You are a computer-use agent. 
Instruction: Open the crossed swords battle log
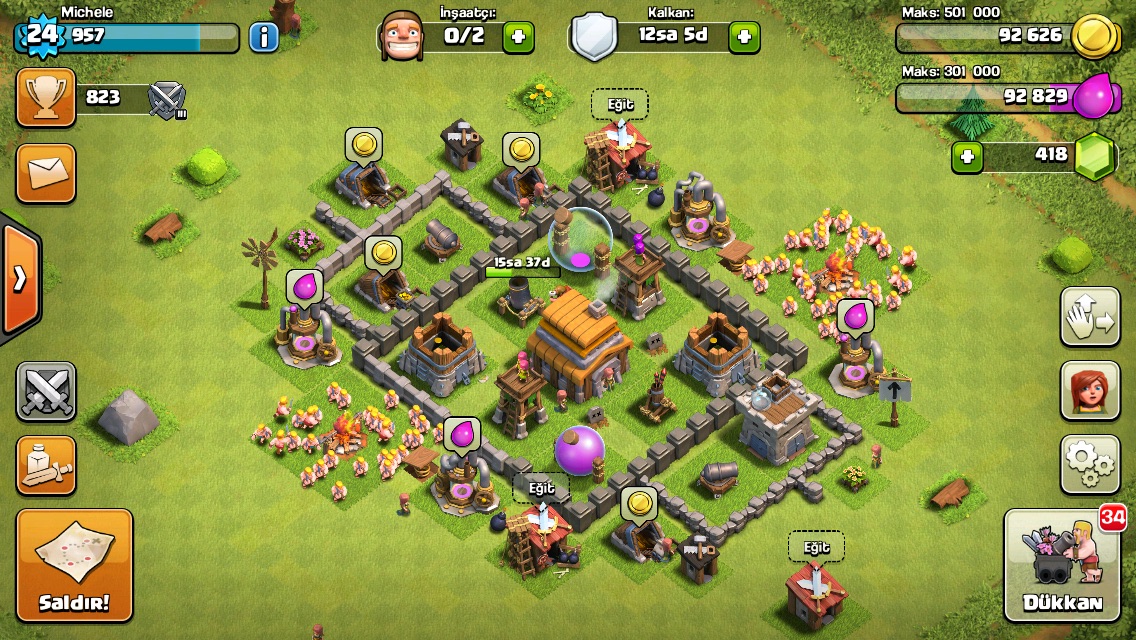tap(46, 391)
